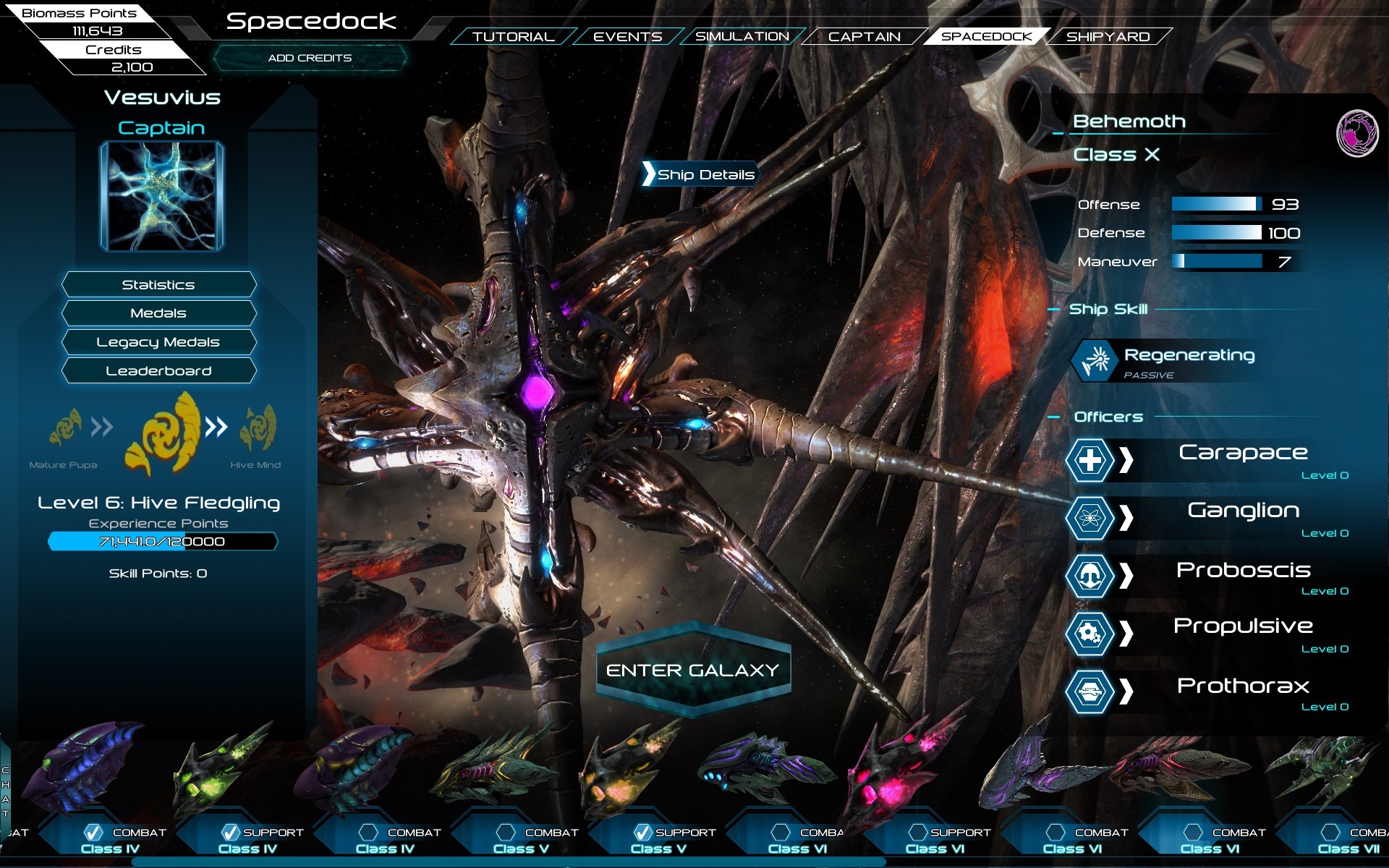The height and width of the screenshot is (868, 1389).
Task: Open the Simulation tab
Action: 742,36
